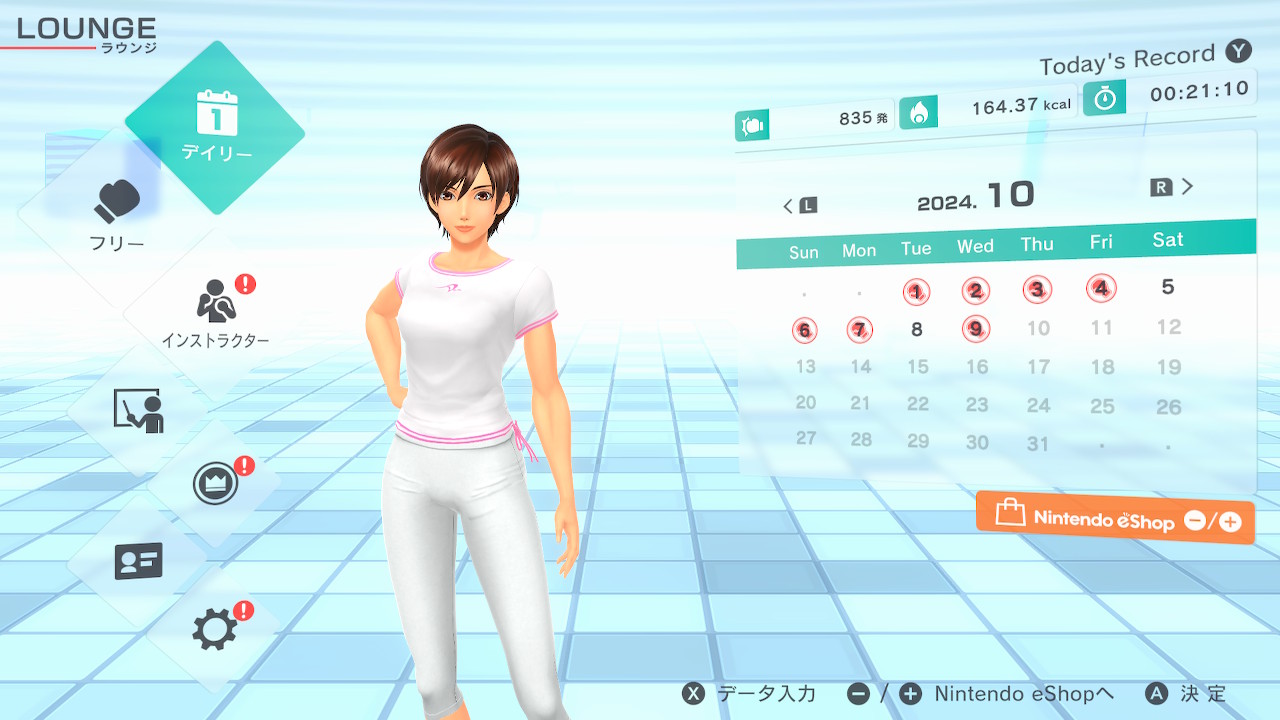The height and width of the screenshot is (720, 1280).
Task: Select October 4 on the calendar
Action: coord(1101,289)
